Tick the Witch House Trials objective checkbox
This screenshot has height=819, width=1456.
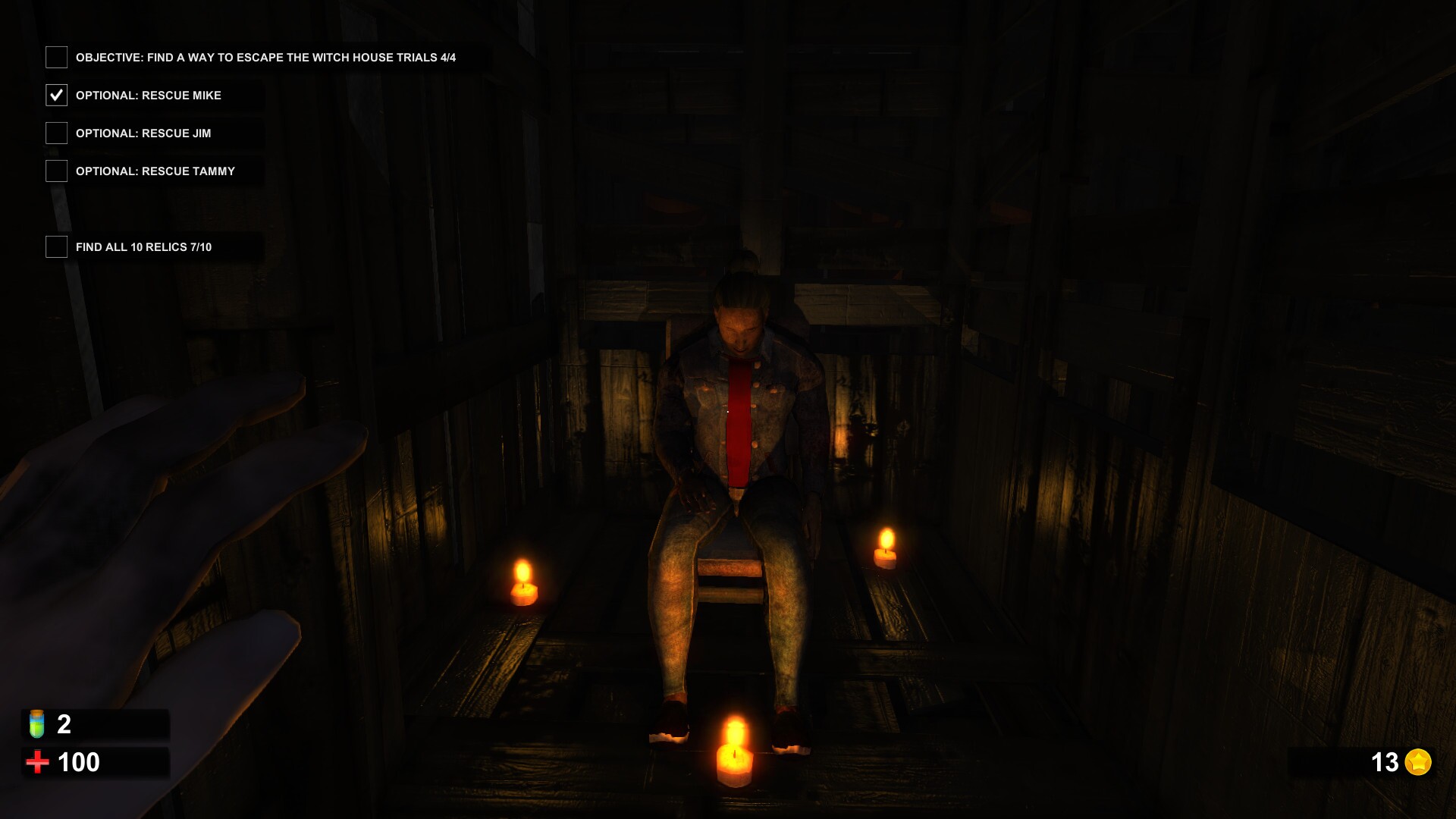coord(56,56)
